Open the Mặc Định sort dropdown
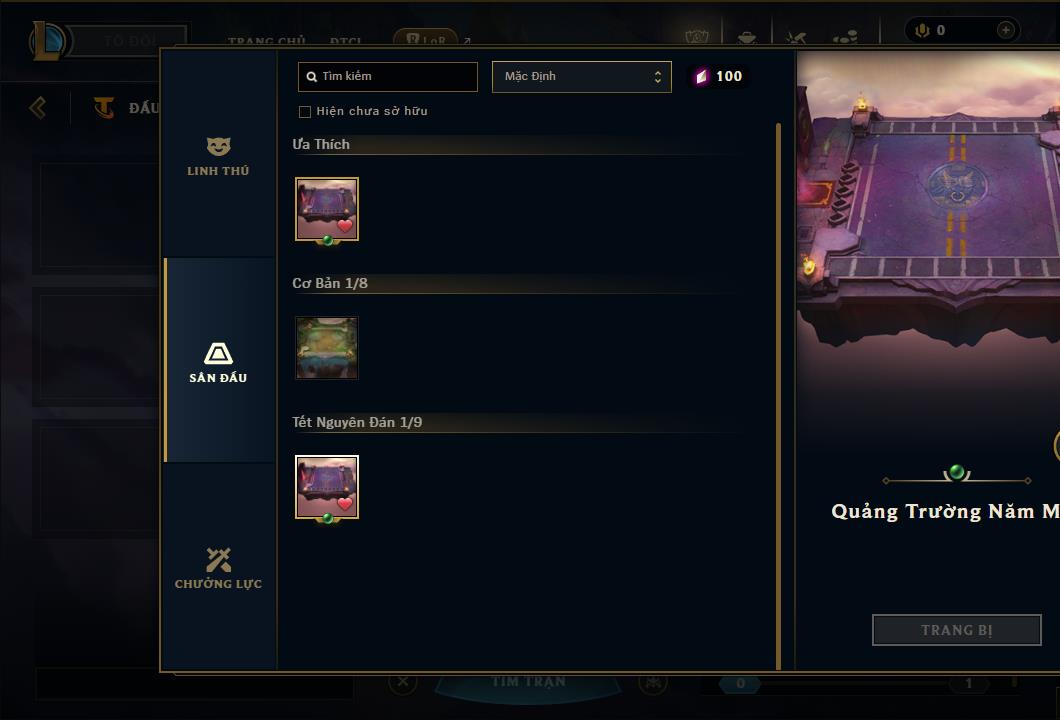Image resolution: width=1060 pixels, height=720 pixels. pyautogui.click(x=581, y=77)
